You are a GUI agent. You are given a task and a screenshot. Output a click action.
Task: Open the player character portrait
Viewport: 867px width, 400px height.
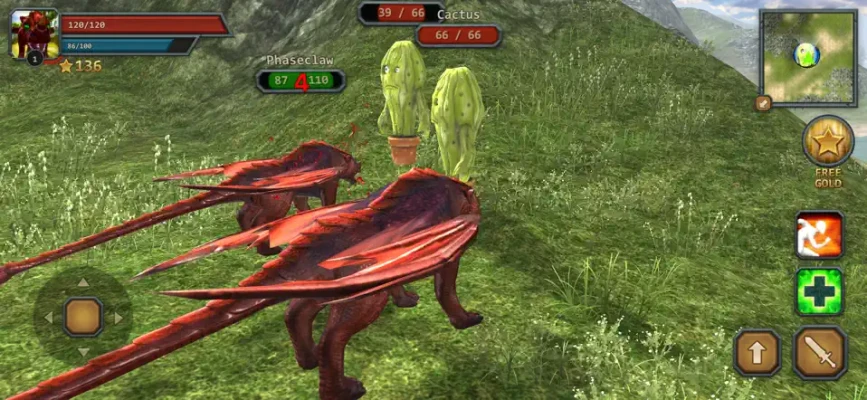[34, 34]
